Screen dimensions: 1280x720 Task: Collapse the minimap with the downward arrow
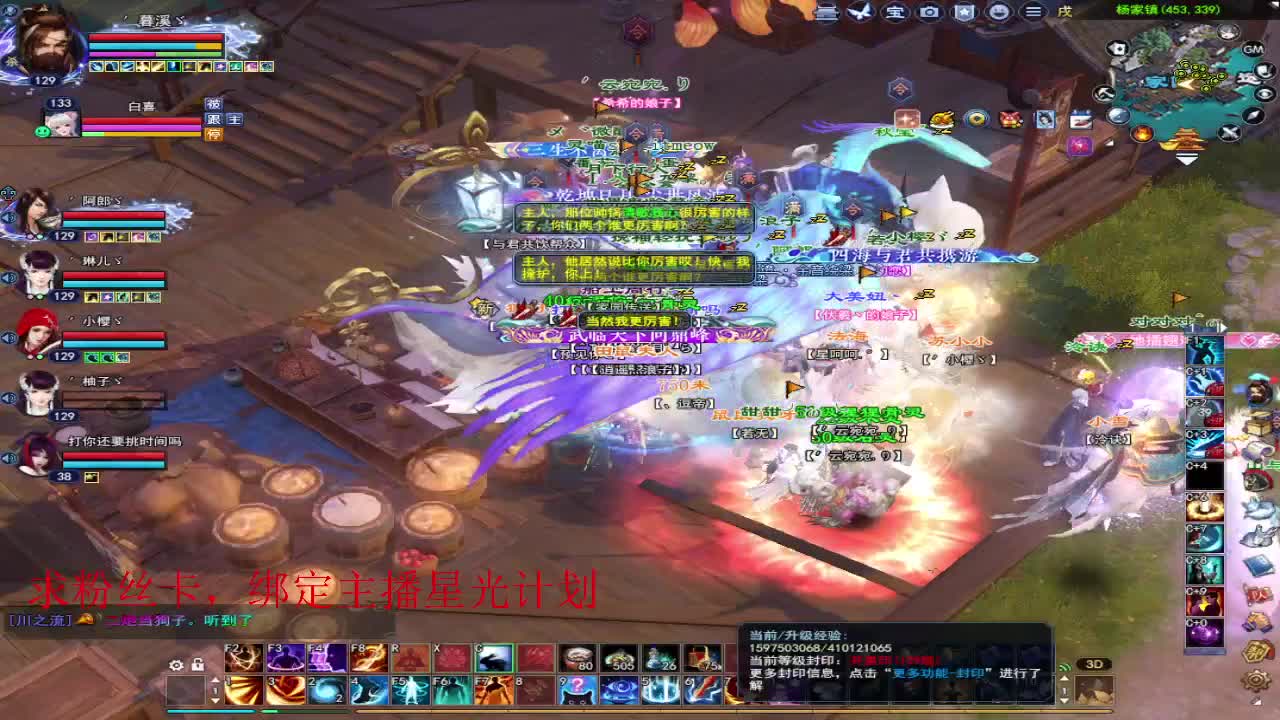[1187, 159]
